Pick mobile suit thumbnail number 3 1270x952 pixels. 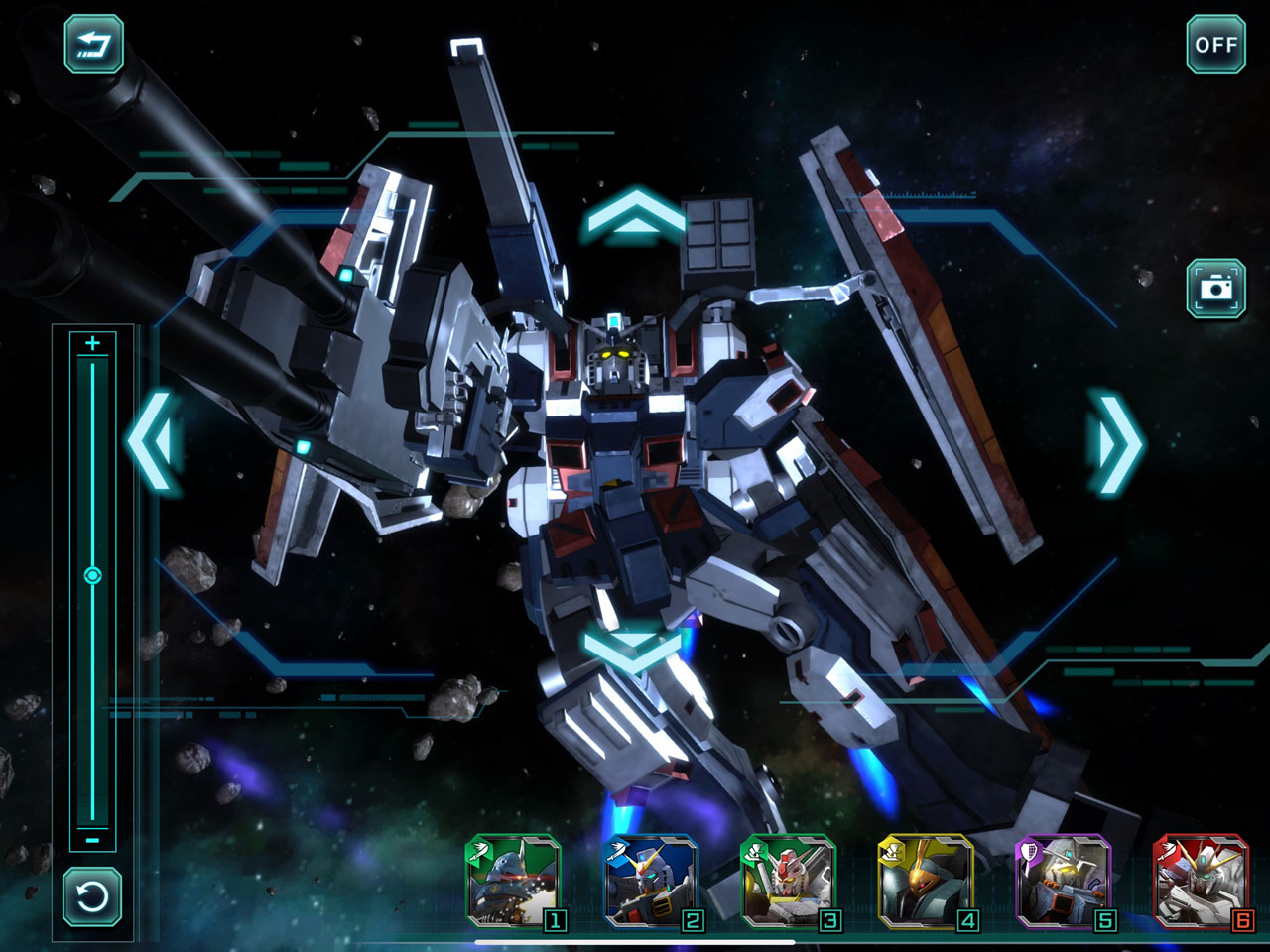point(789,882)
